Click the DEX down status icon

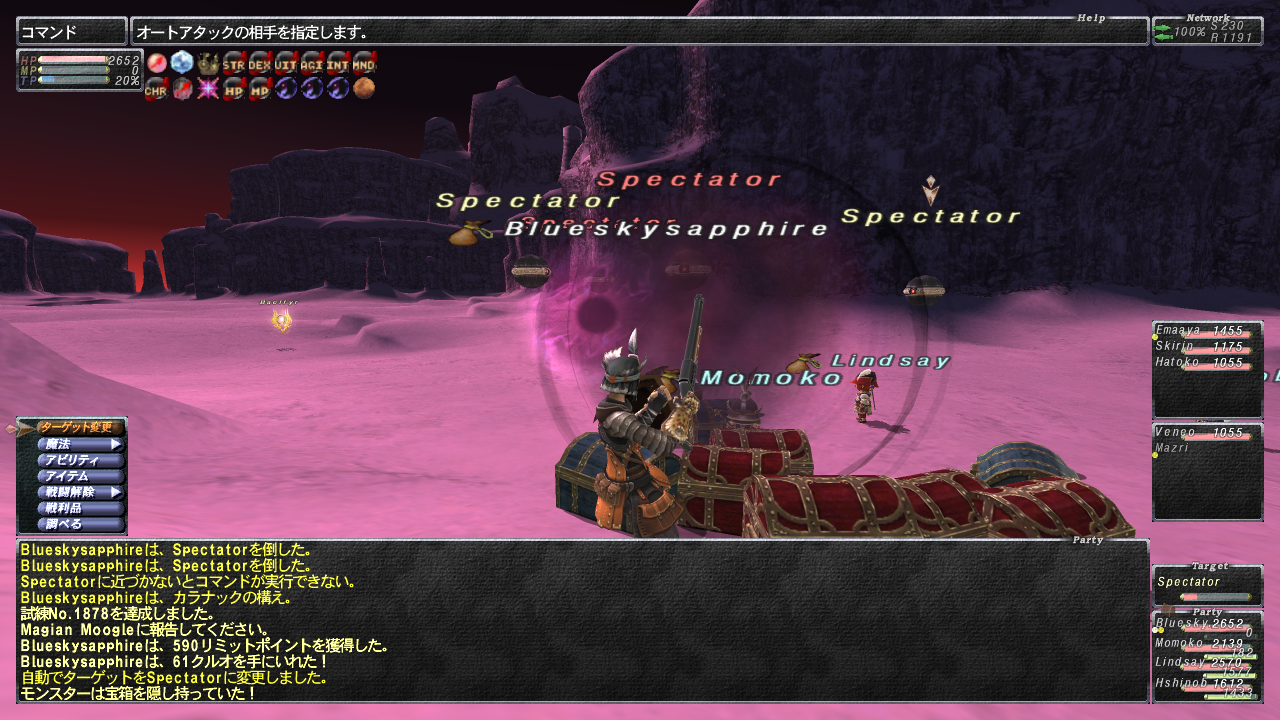(x=260, y=63)
